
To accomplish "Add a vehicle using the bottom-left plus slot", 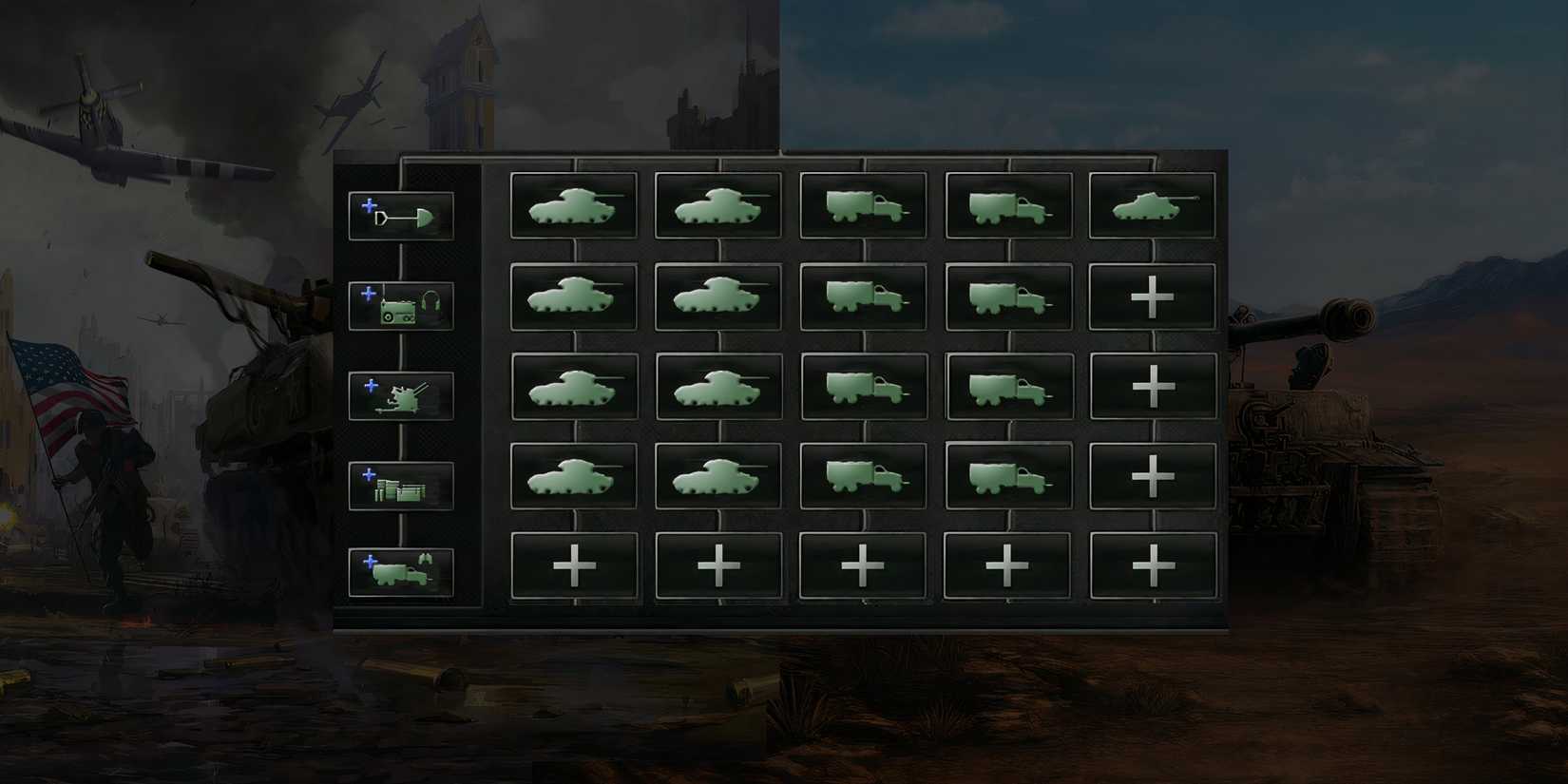I will (x=574, y=563).
